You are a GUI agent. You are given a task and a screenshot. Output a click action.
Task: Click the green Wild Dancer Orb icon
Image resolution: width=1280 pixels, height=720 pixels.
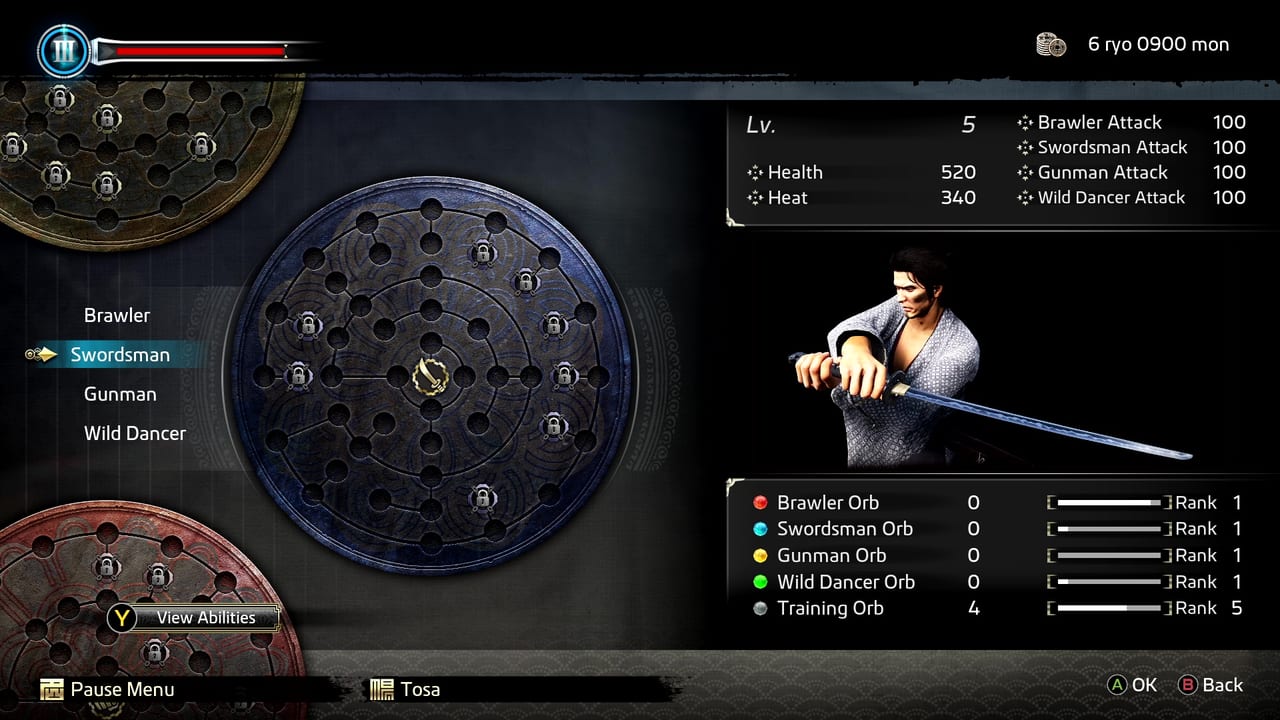[761, 582]
